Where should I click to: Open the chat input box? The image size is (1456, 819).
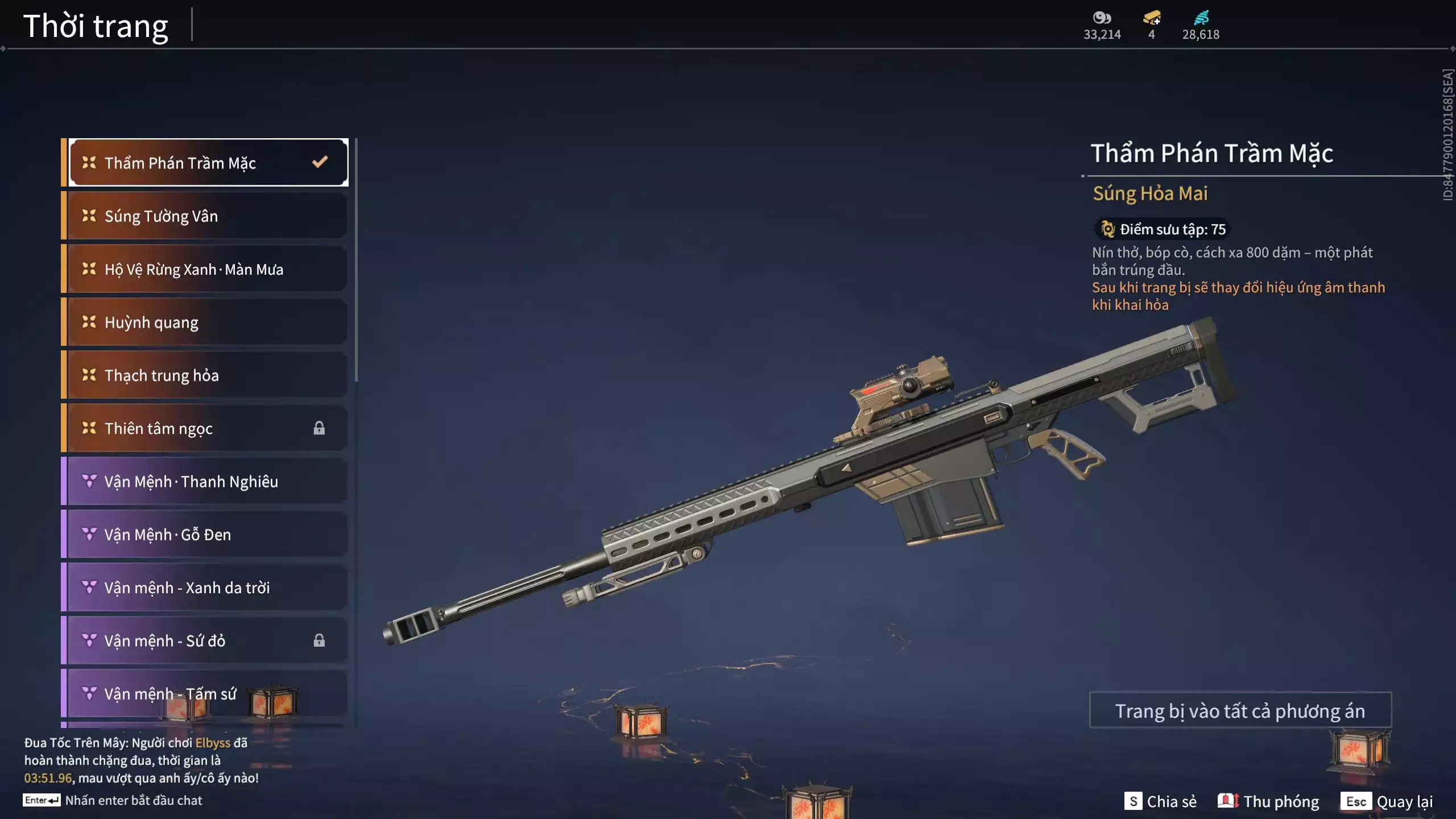pyautogui.click(x=133, y=800)
